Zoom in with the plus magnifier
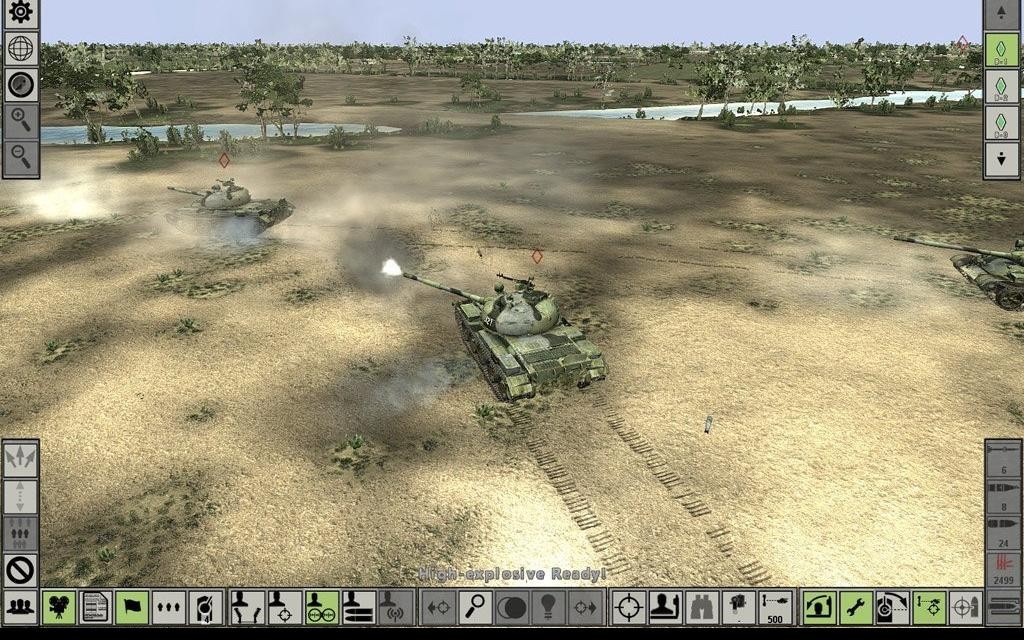 click(x=20, y=121)
